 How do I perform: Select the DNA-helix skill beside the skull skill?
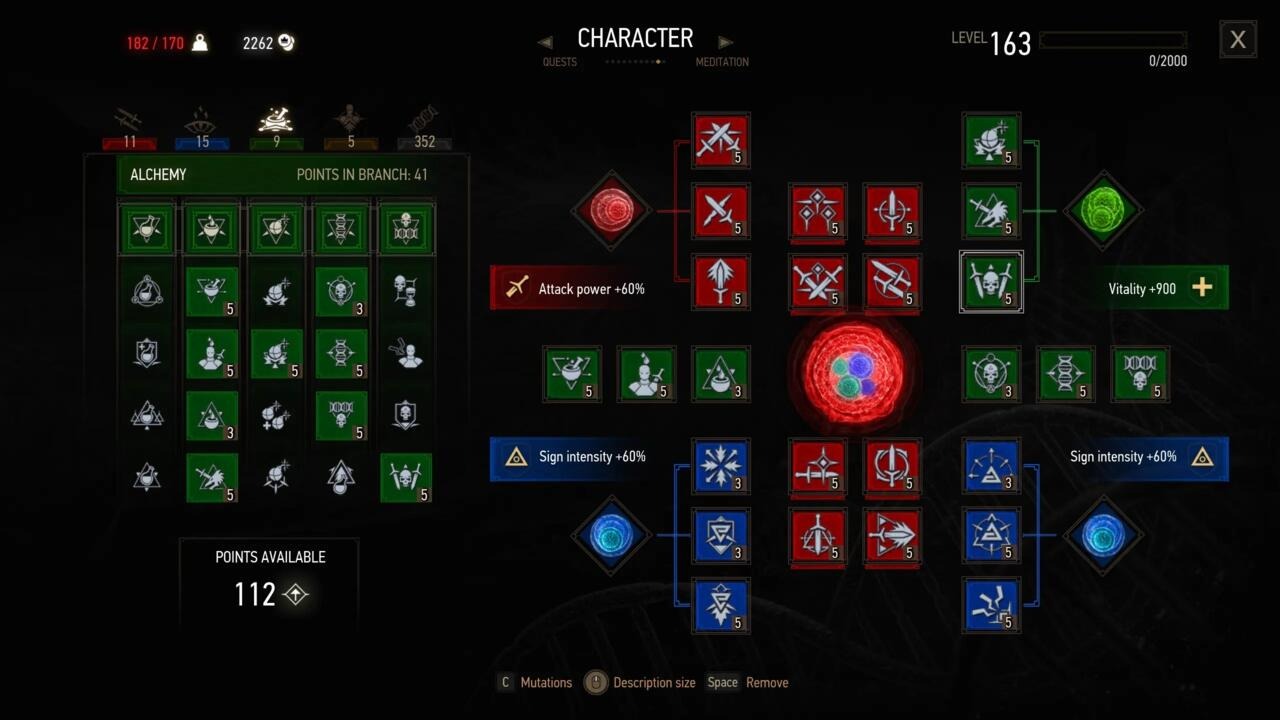click(1065, 374)
